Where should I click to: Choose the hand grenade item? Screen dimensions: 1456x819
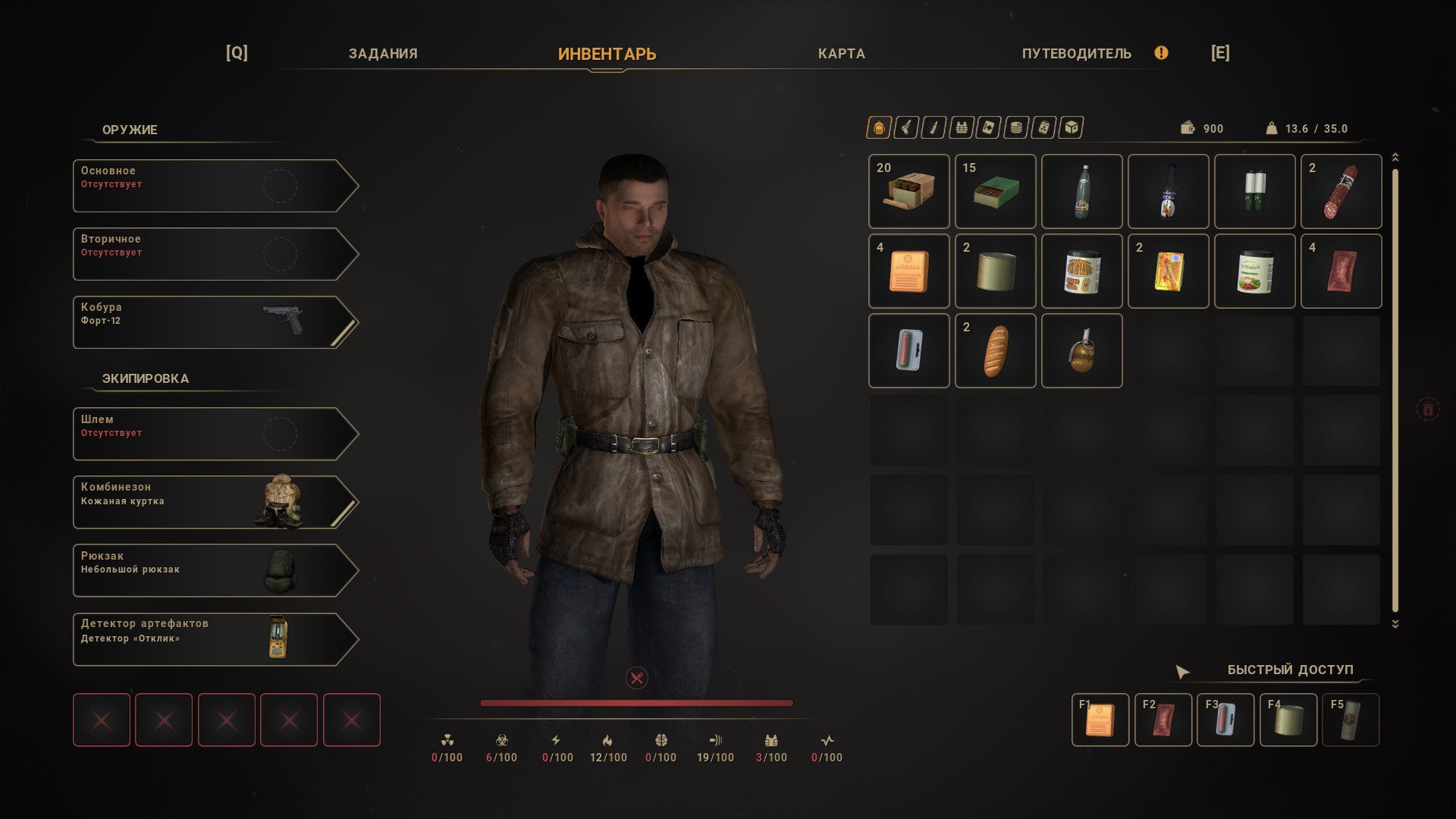(x=1081, y=350)
